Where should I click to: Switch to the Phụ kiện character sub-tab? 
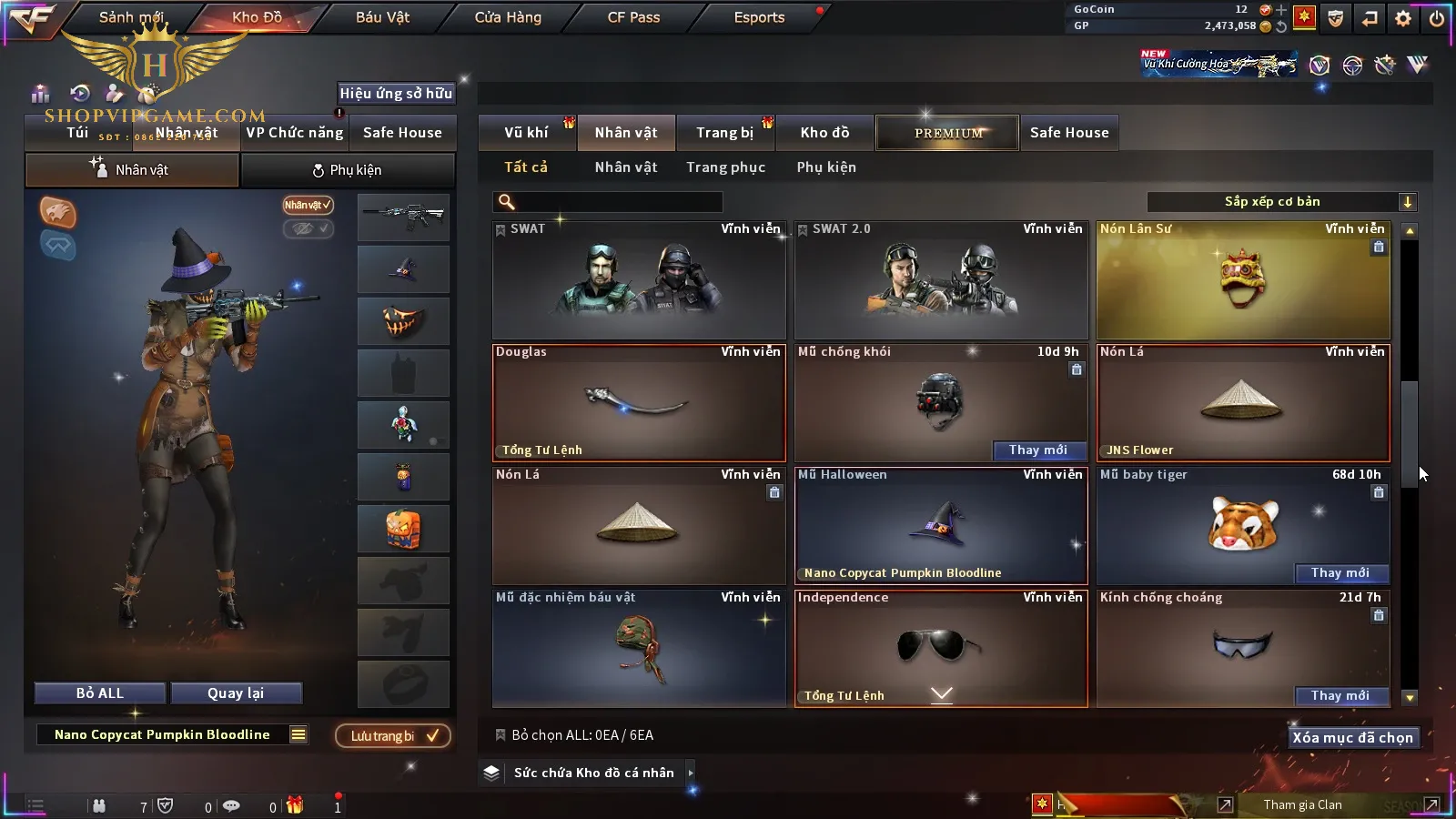(x=348, y=170)
